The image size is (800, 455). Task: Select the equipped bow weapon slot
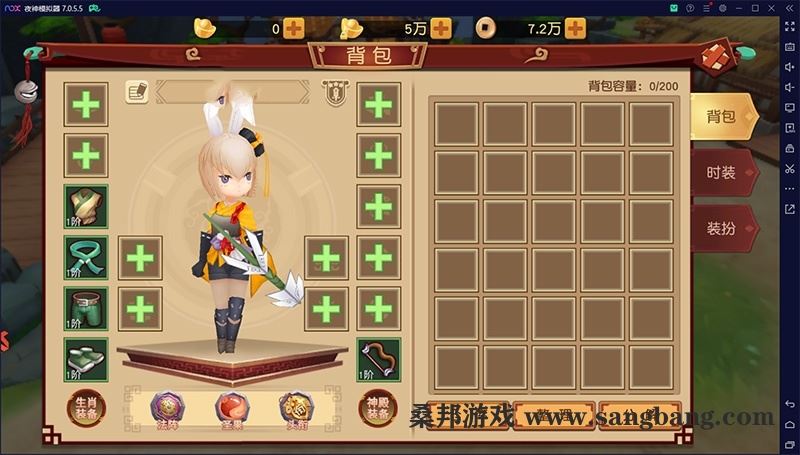click(379, 359)
